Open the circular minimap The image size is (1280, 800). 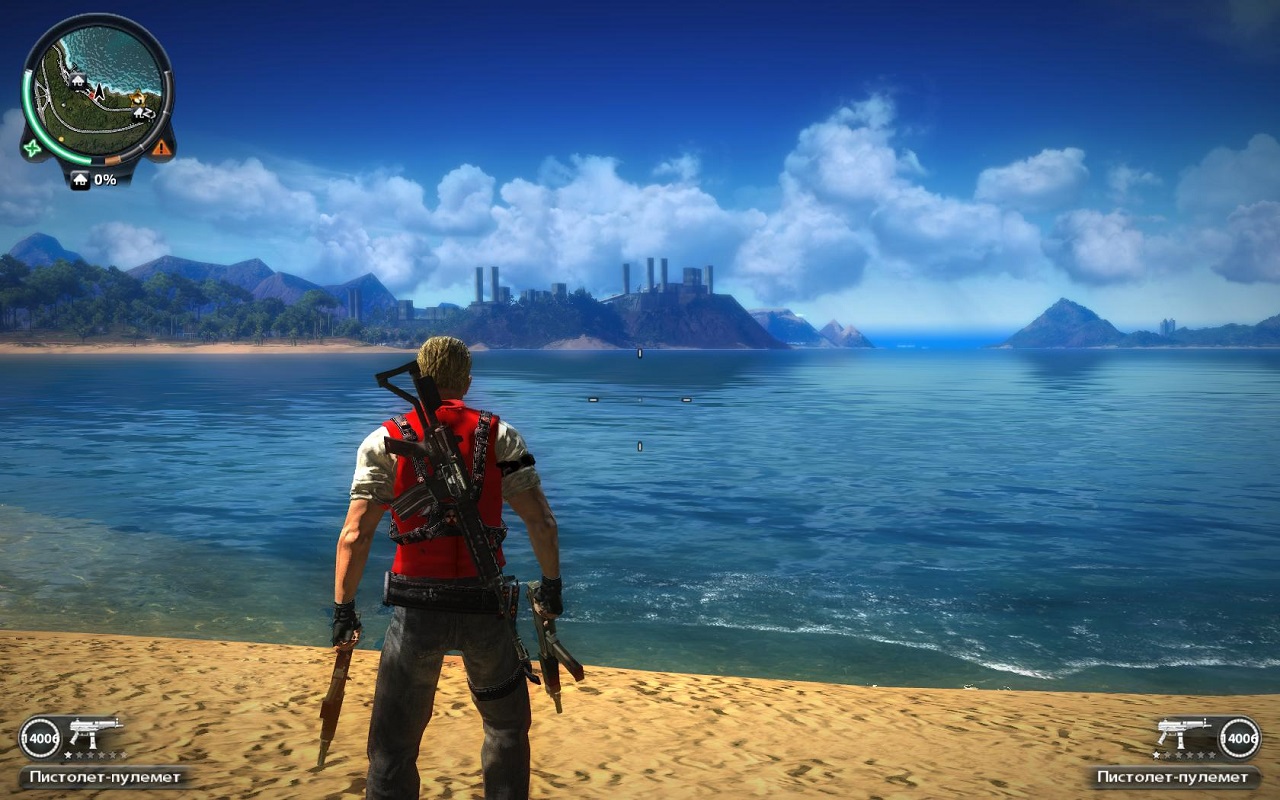tap(97, 89)
